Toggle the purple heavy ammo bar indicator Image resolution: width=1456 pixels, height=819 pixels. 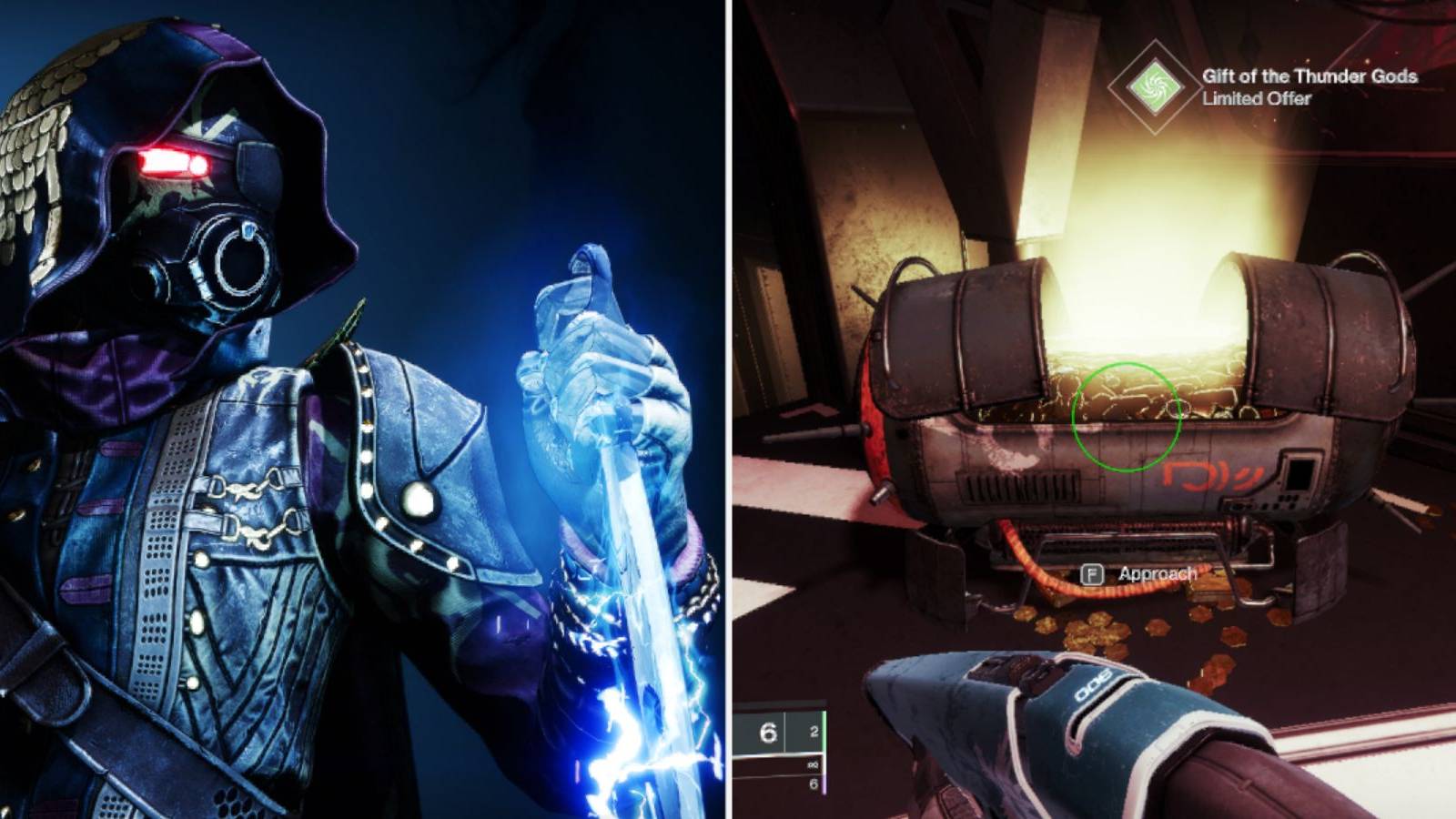coord(824,784)
